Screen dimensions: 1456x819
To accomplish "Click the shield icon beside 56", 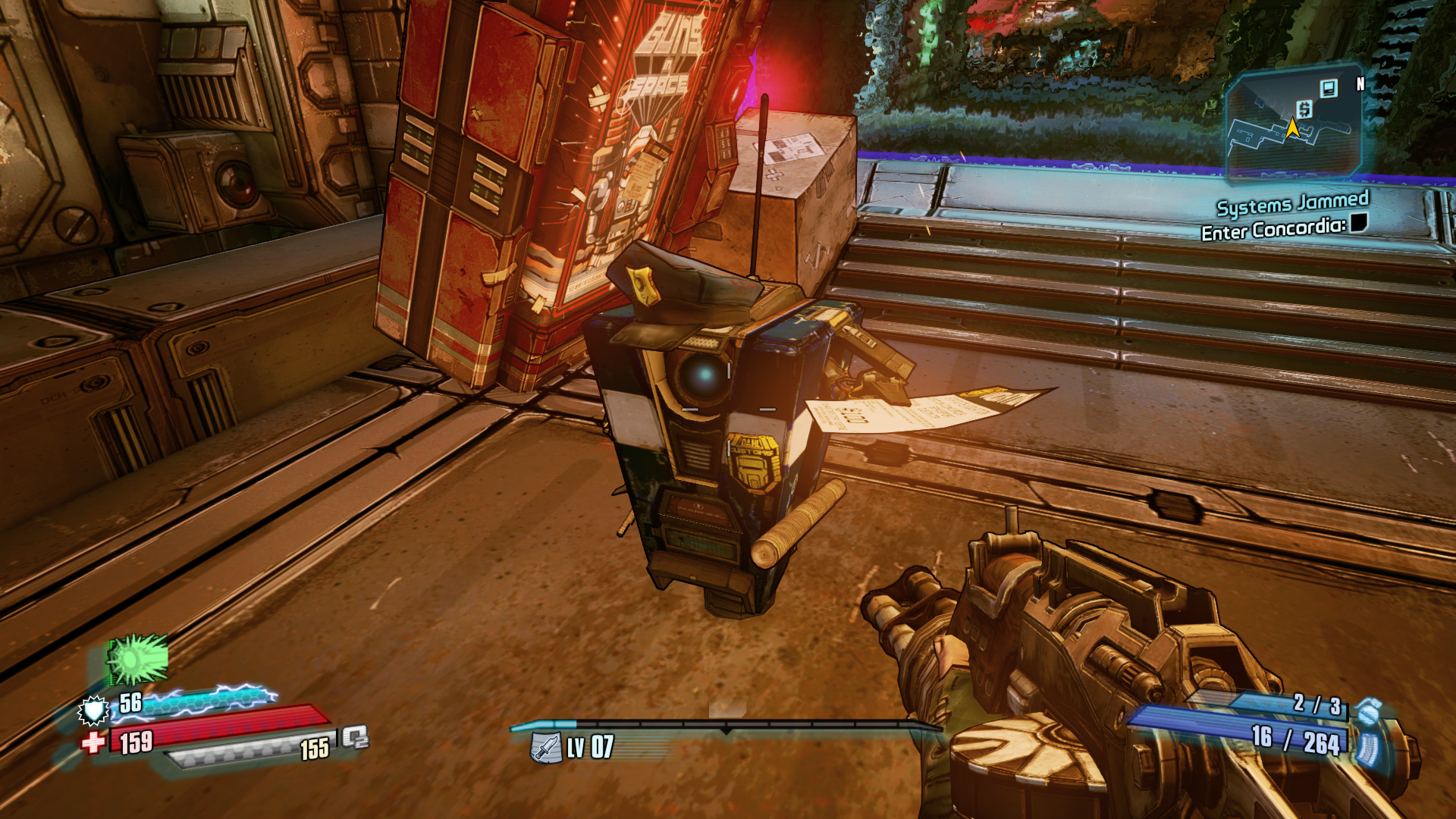I will pyautogui.click(x=94, y=710).
